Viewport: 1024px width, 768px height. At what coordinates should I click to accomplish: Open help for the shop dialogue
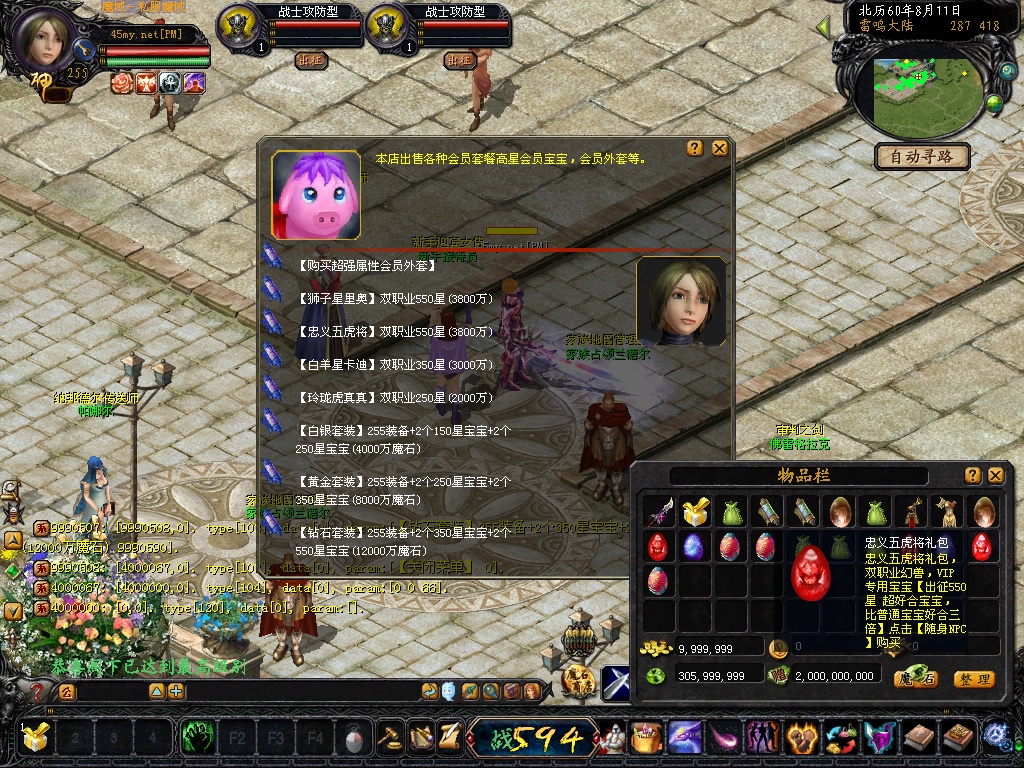[x=695, y=148]
